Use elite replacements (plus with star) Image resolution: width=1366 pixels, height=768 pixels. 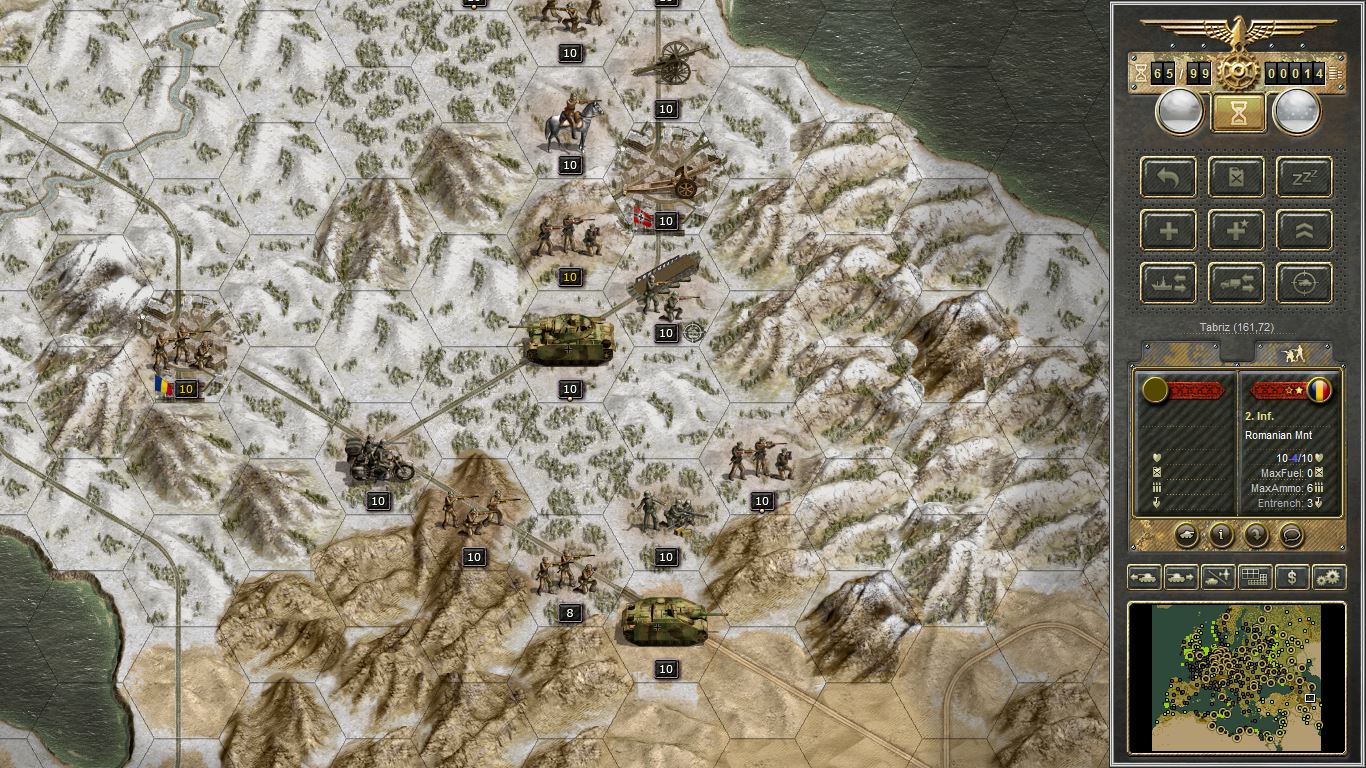pyautogui.click(x=1236, y=230)
